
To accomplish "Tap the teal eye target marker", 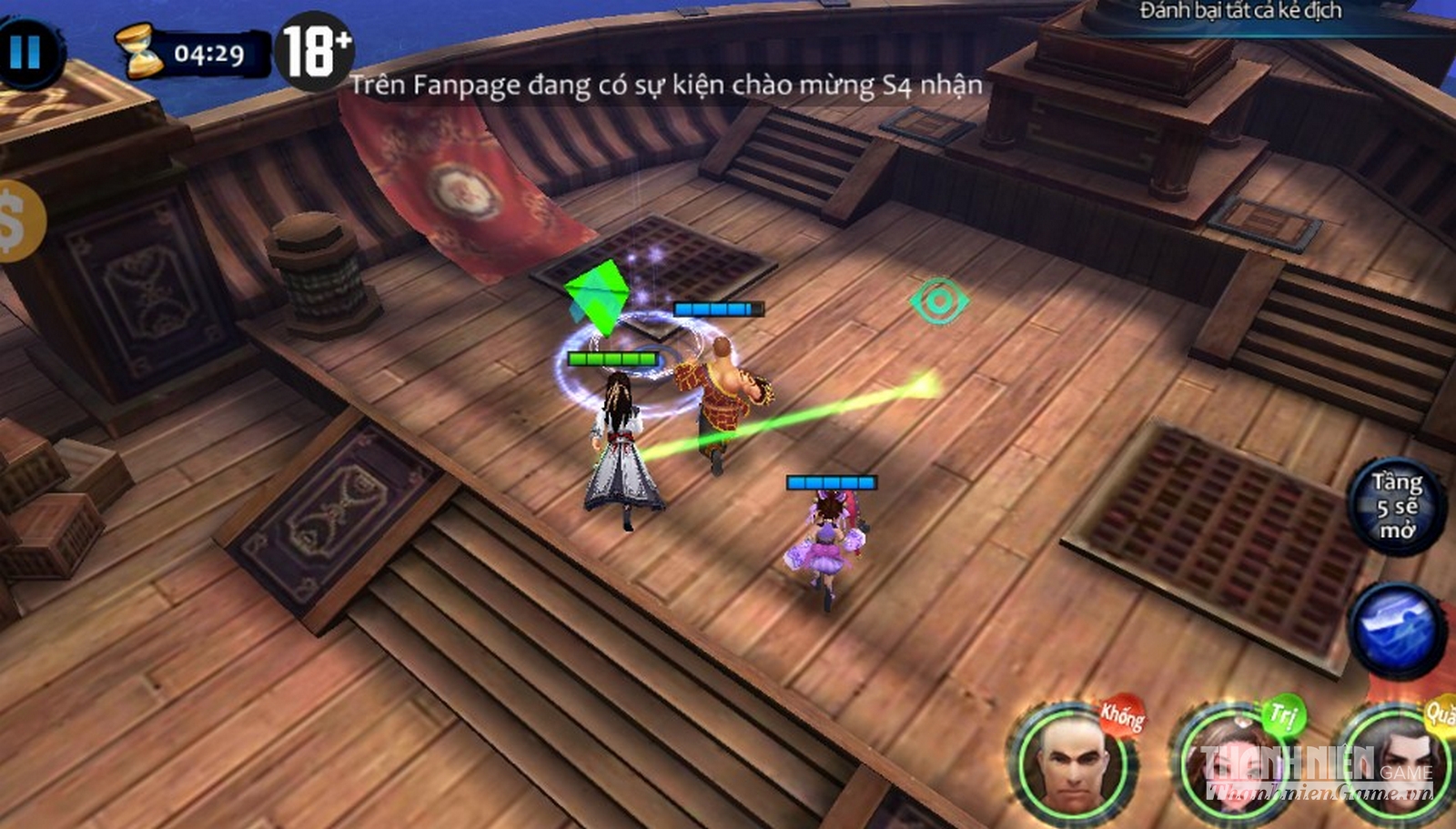I will pyautogui.click(x=938, y=301).
